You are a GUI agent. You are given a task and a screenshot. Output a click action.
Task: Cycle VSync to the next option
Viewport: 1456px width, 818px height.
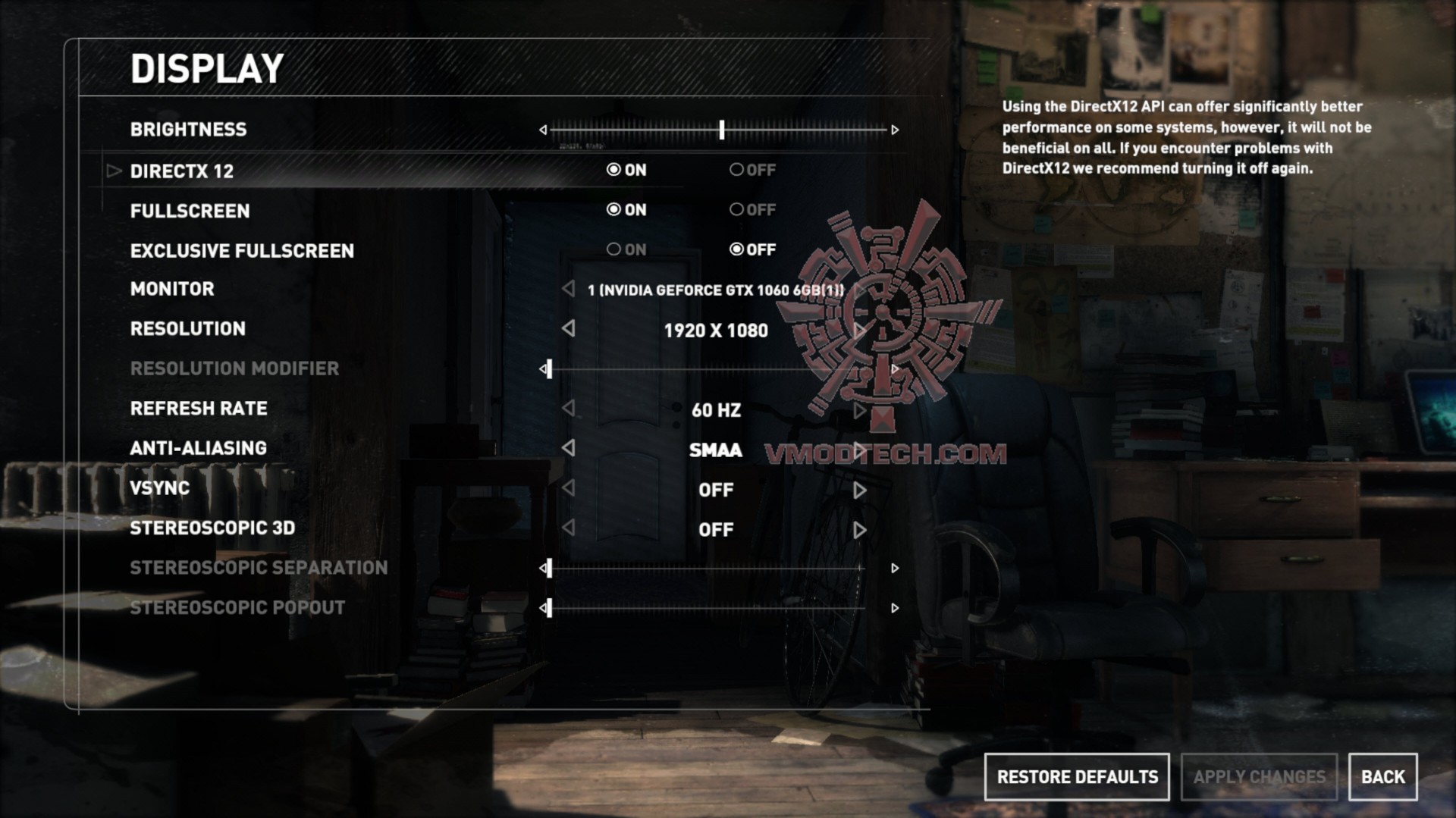859,490
